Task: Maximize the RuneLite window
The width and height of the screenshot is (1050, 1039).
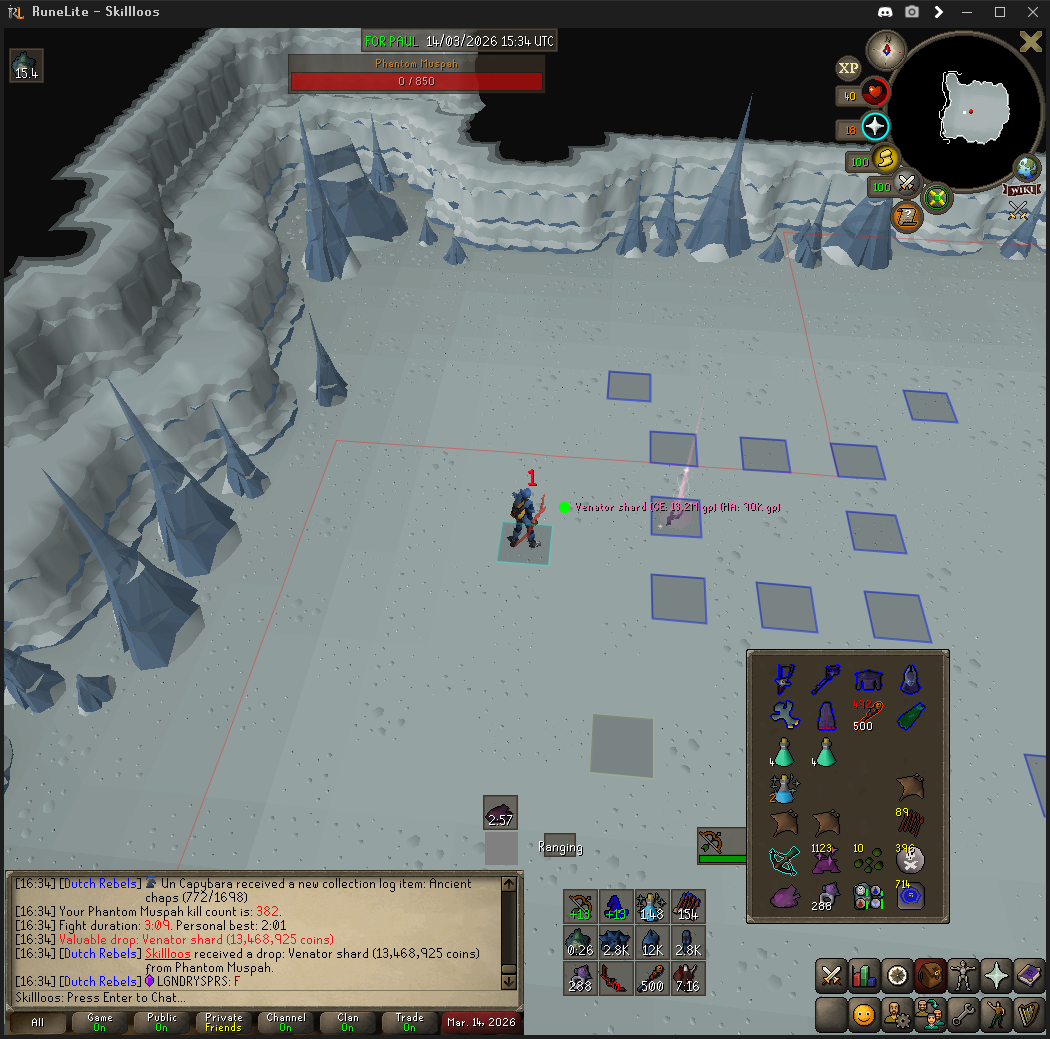Action: tap(1000, 12)
